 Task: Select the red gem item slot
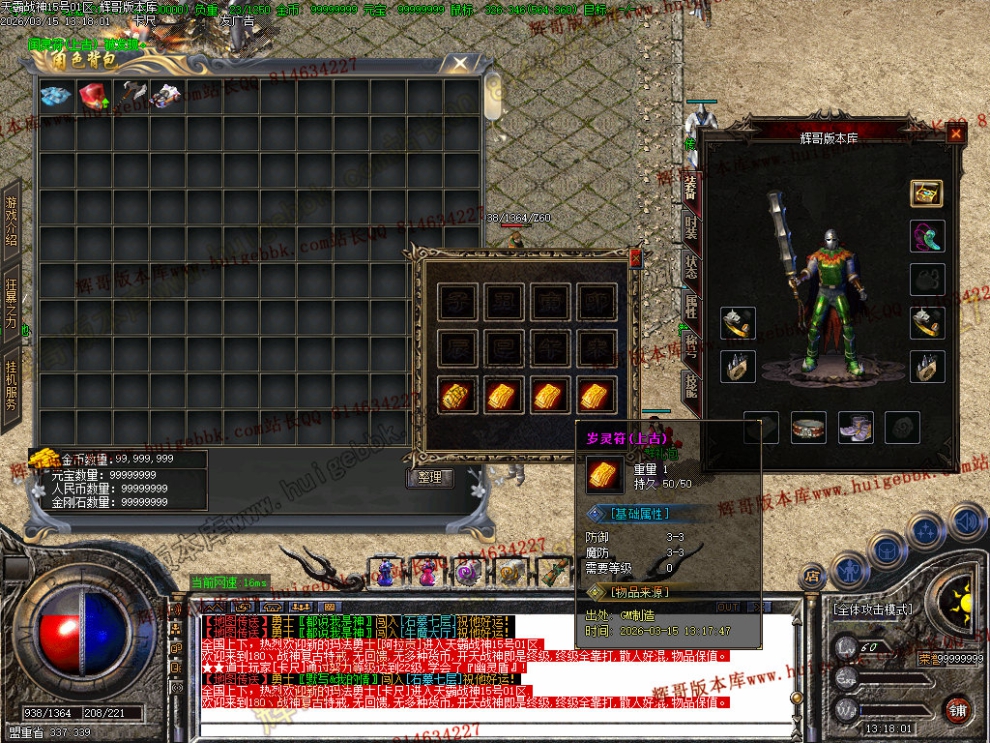(93, 95)
